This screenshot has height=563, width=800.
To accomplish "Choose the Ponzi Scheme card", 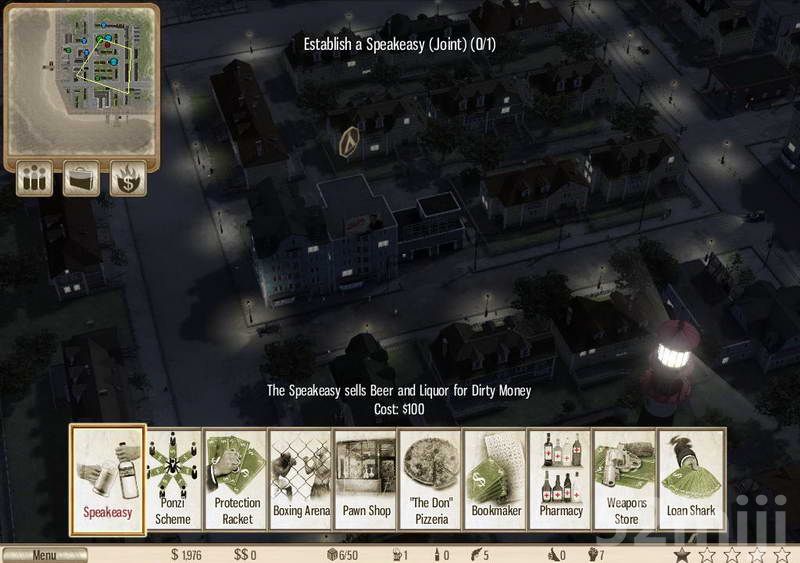I will [172, 478].
